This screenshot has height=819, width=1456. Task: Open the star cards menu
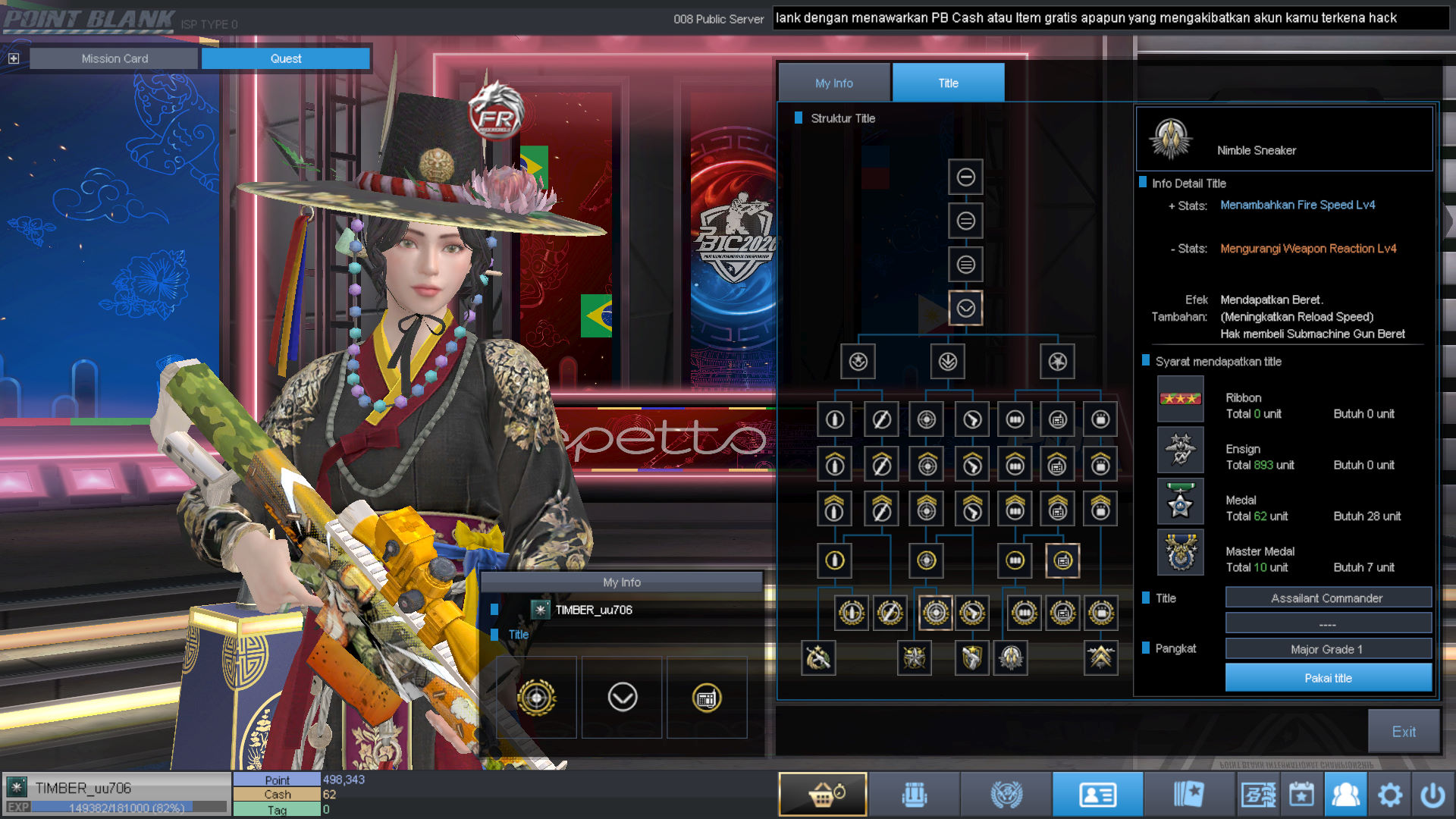pos(1188,794)
